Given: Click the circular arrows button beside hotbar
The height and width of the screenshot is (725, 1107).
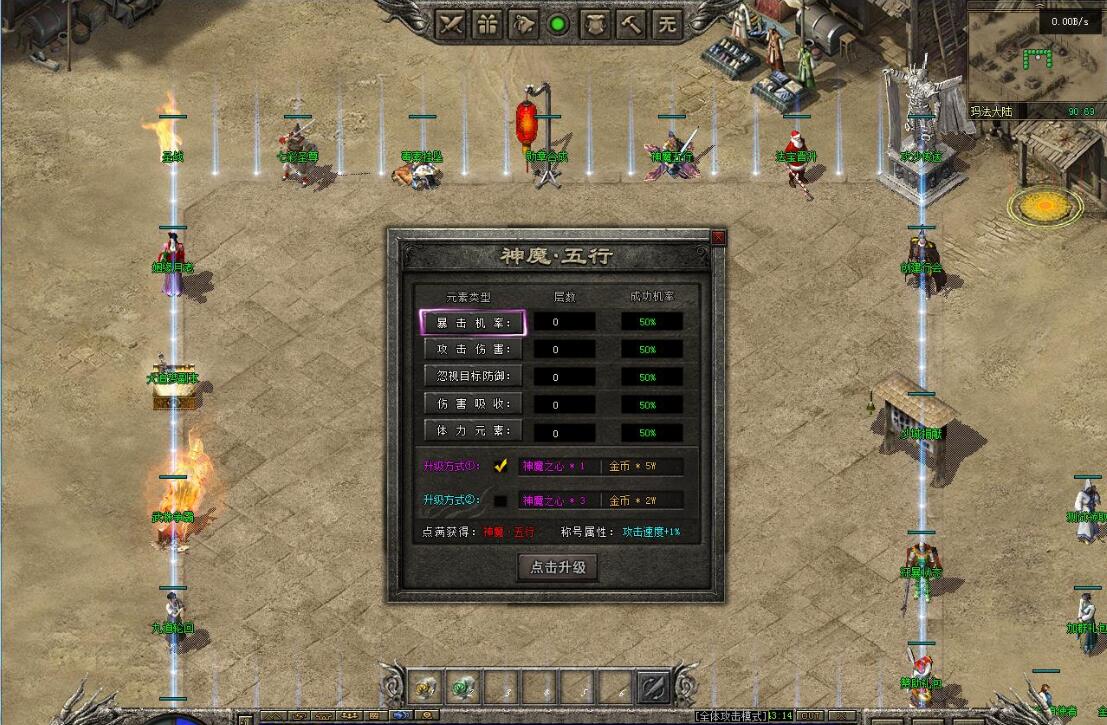Looking at the screenshot, I should click(653, 686).
